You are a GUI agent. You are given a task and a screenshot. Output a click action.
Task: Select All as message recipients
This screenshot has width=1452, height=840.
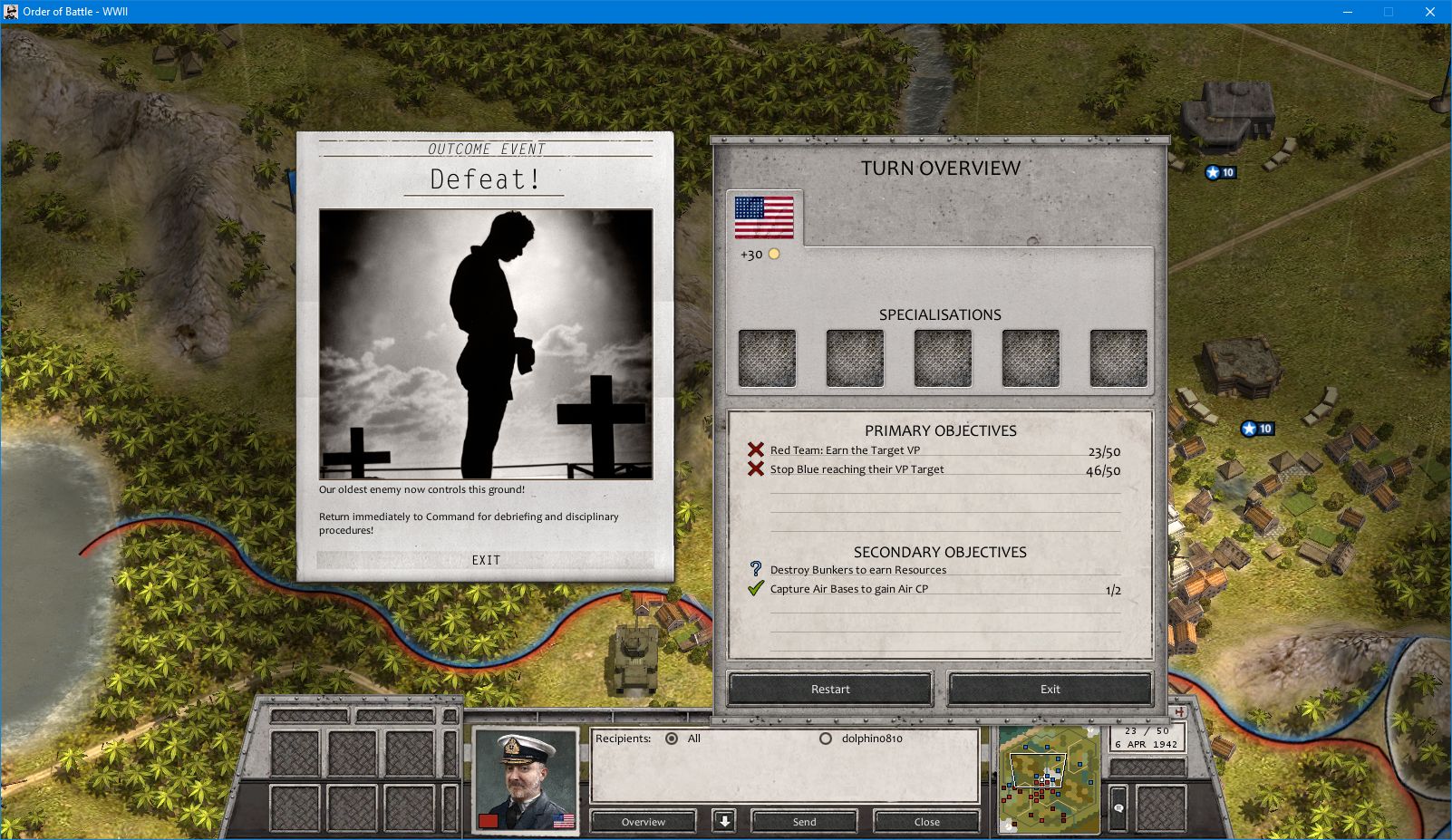pos(670,739)
